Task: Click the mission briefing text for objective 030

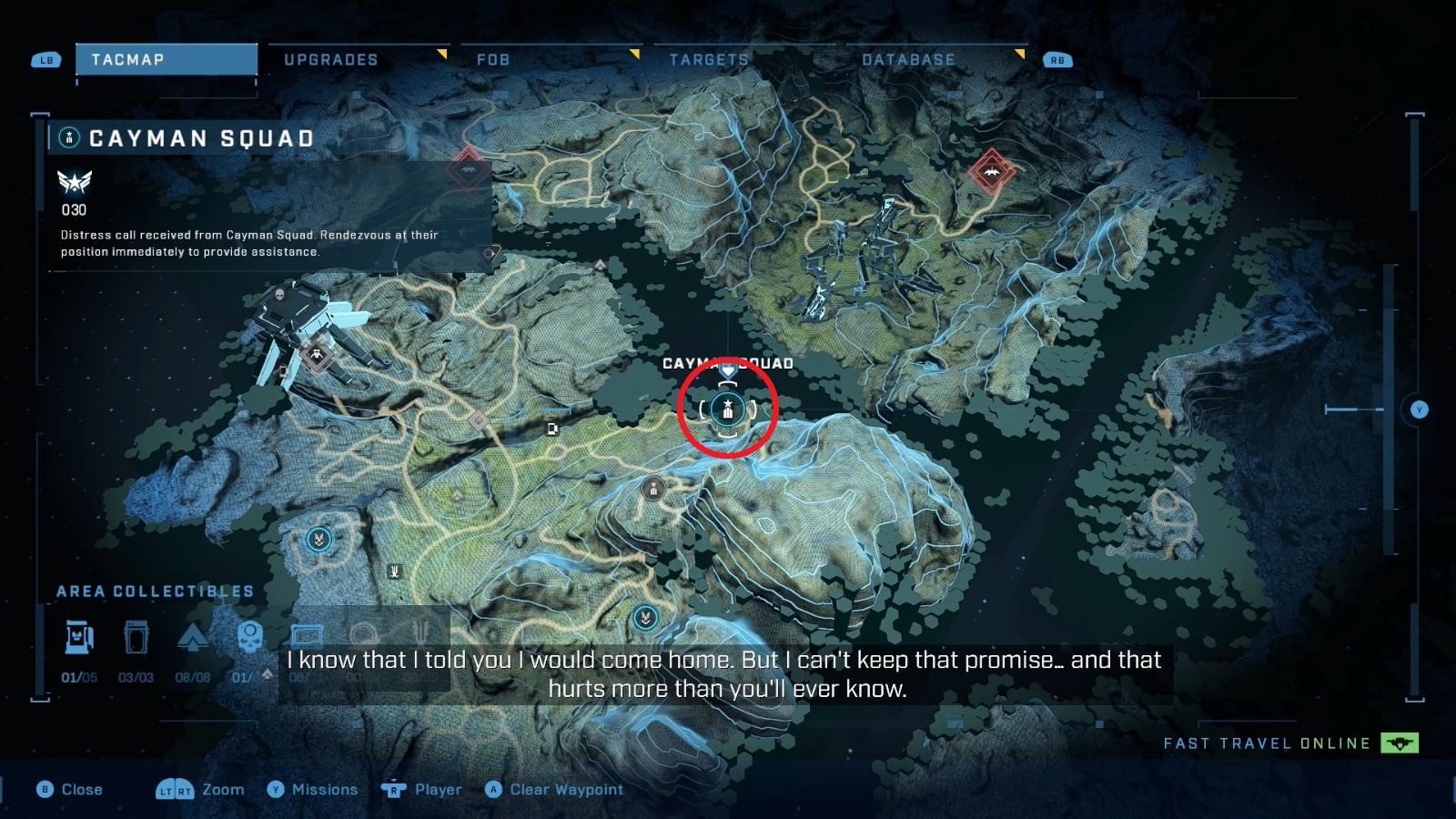Action: click(x=246, y=244)
